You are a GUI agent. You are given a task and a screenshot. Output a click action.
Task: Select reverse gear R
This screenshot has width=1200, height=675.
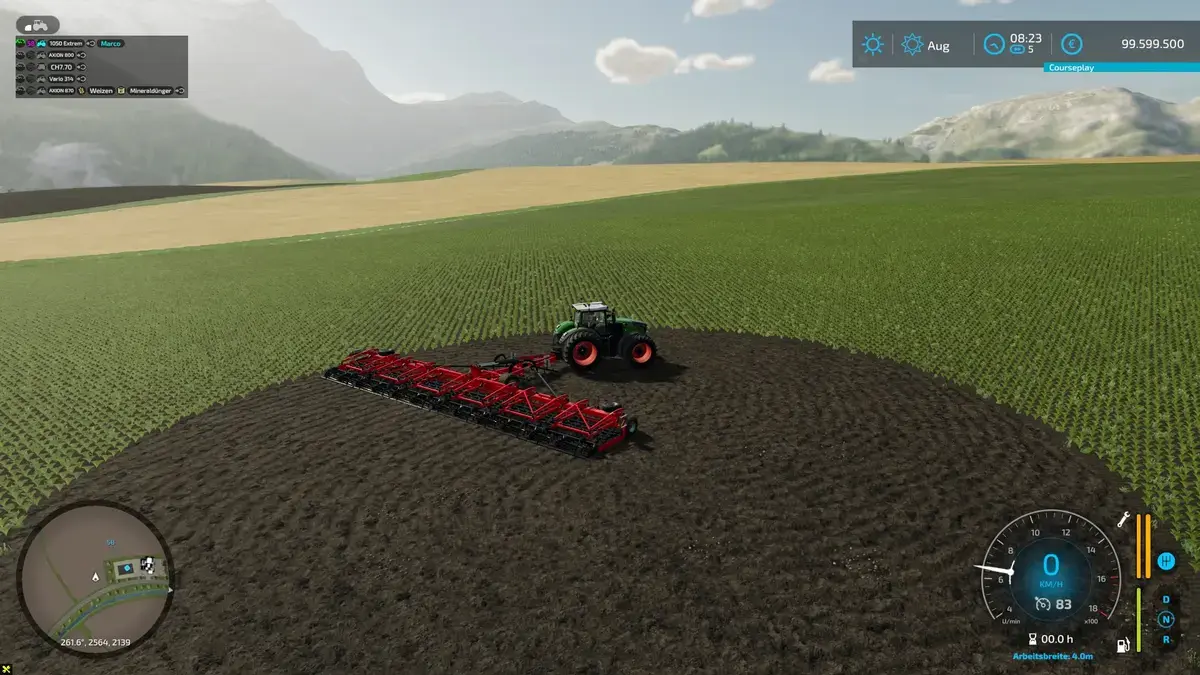pos(1165,638)
